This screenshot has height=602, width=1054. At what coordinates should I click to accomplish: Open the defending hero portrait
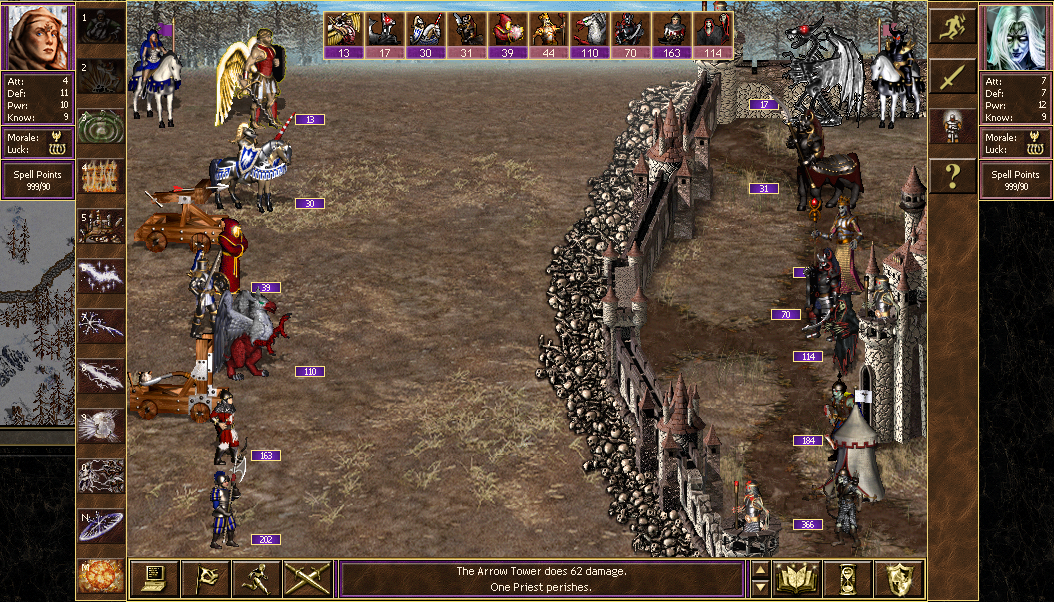1016,37
